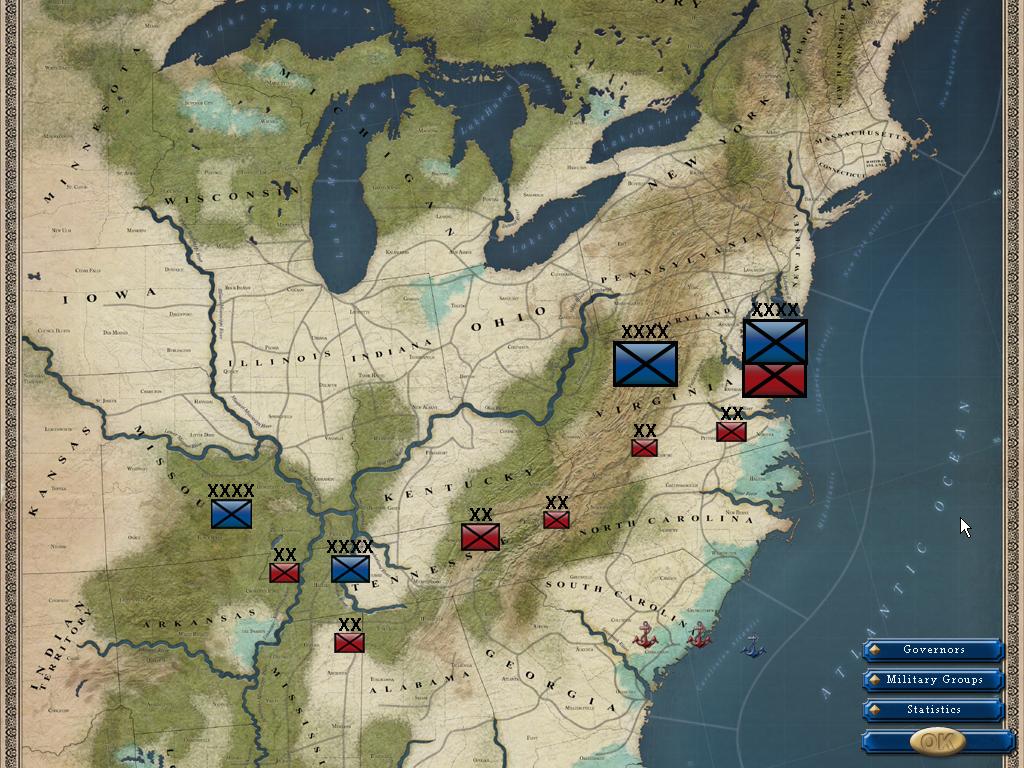Open the Governors panel
Image resolution: width=1024 pixels, height=768 pixels.
click(x=933, y=650)
